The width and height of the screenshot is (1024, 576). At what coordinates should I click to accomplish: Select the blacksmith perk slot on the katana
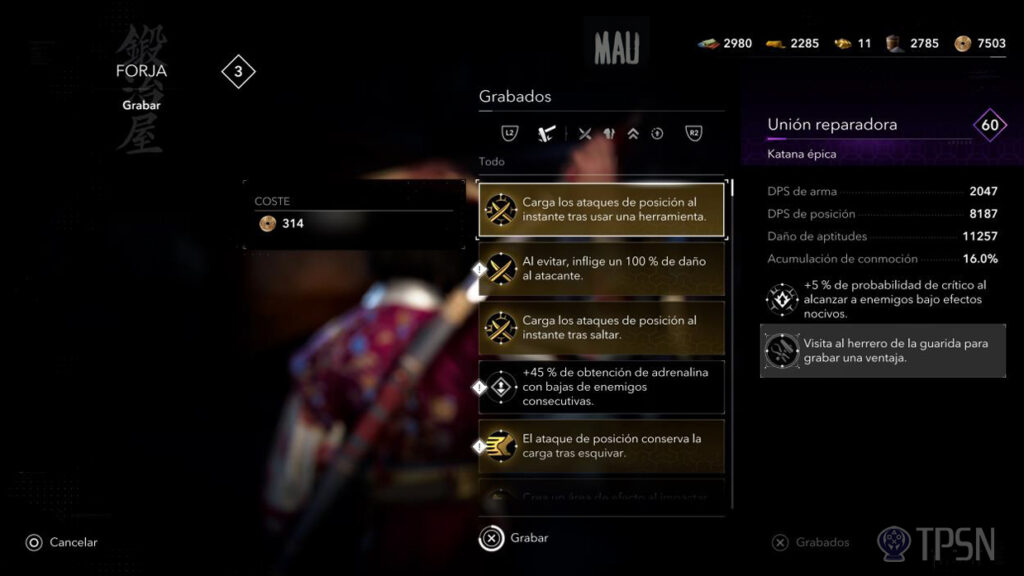(x=883, y=350)
